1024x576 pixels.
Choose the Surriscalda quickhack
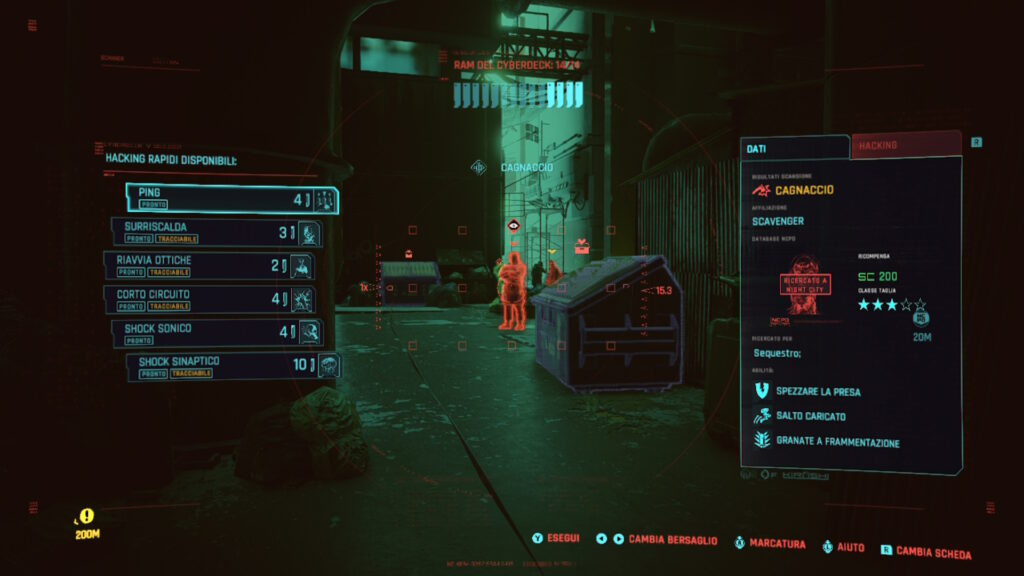(216, 233)
